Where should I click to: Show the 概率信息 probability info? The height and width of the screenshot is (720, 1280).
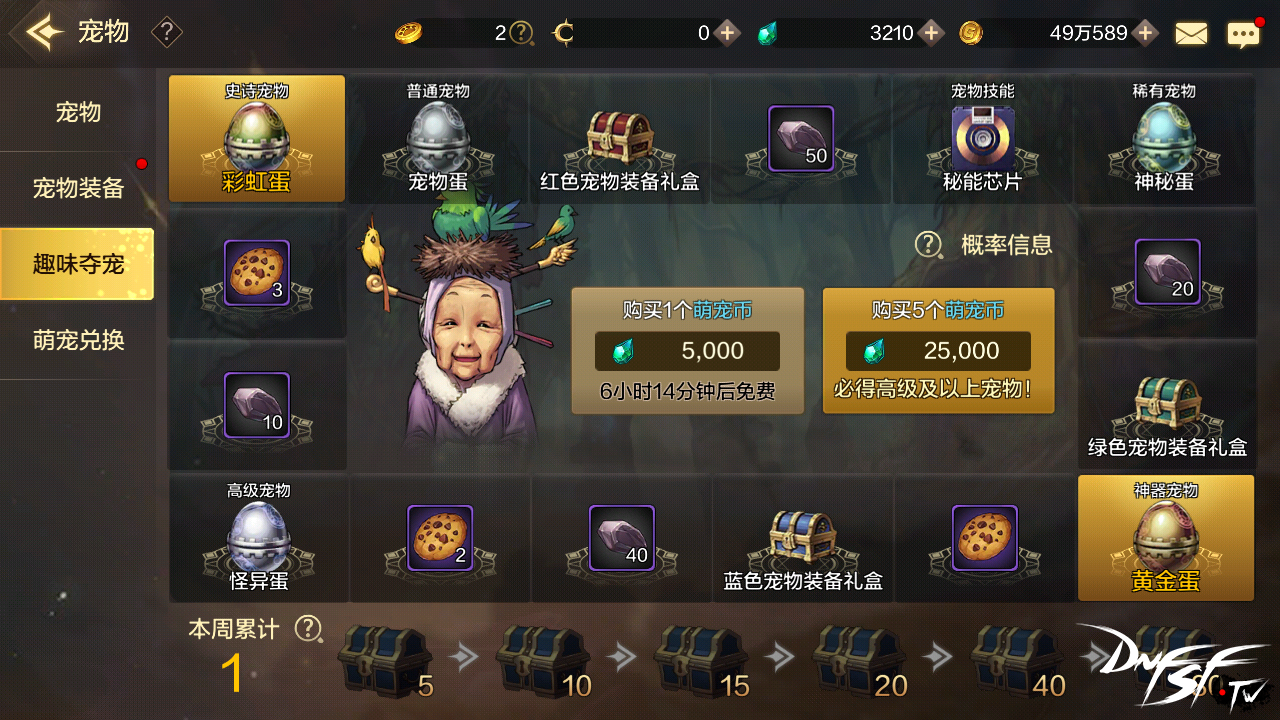[x=985, y=245]
